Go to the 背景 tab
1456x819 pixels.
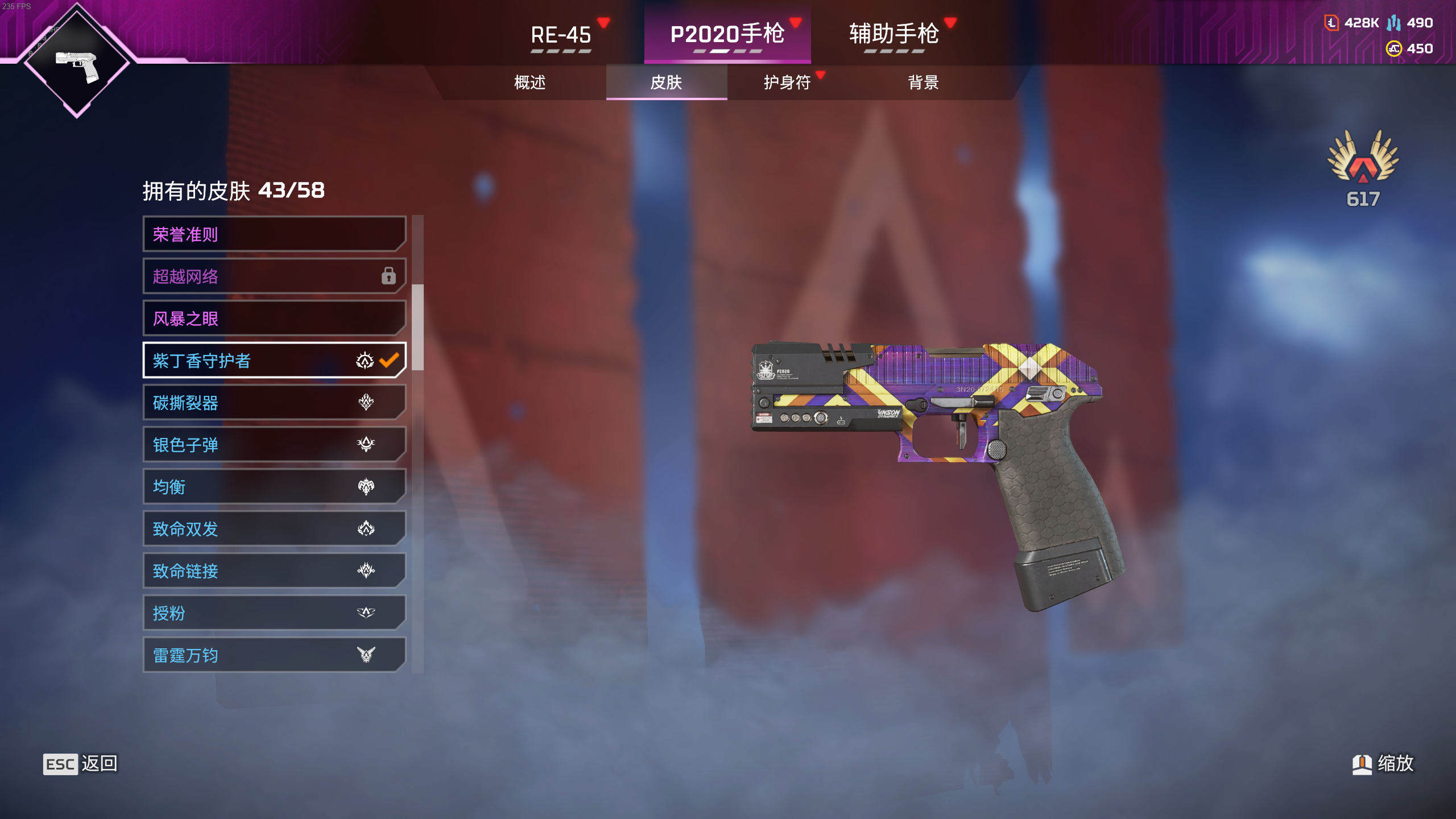tap(923, 82)
